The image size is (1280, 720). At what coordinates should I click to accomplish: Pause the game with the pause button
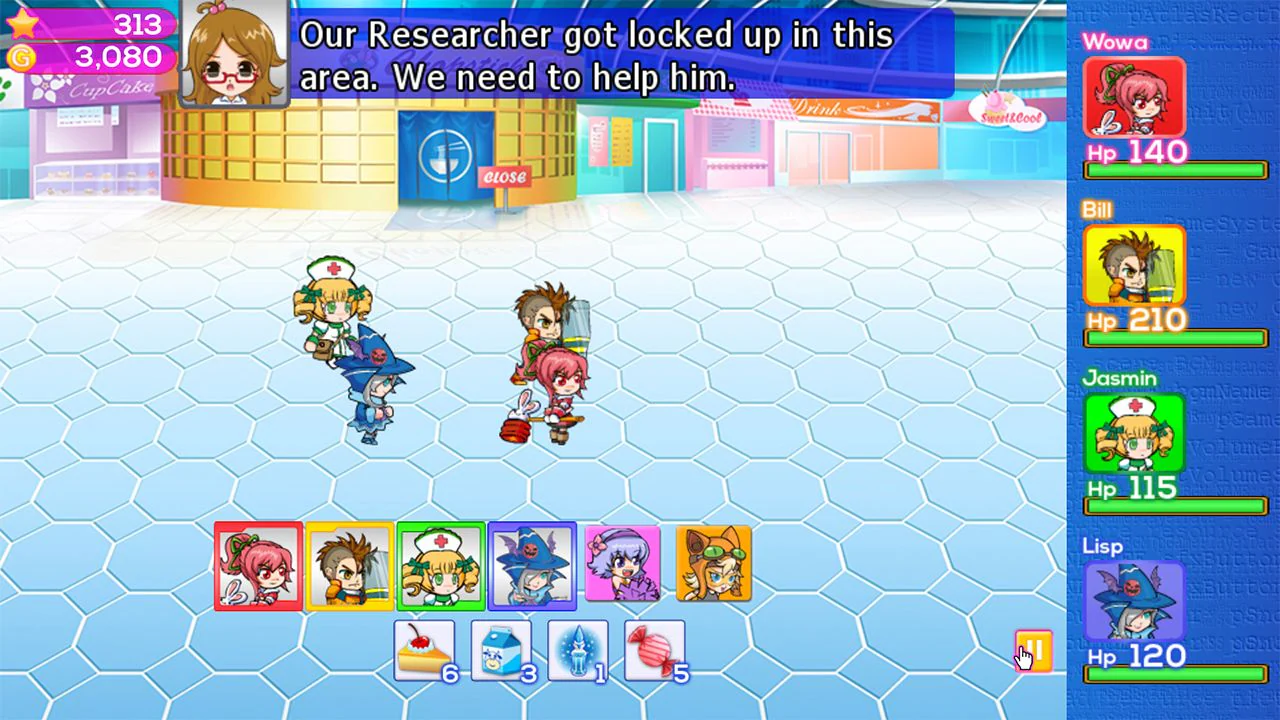(1033, 648)
